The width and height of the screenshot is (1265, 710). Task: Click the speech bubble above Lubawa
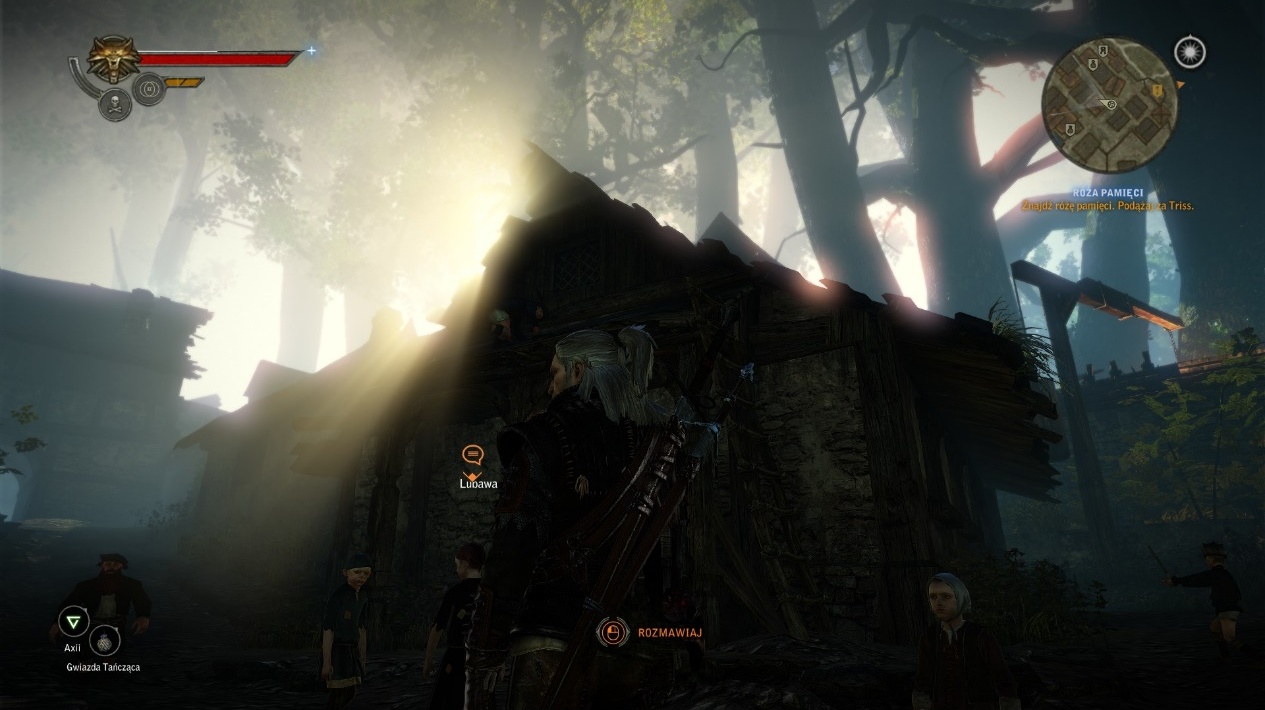pos(473,456)
